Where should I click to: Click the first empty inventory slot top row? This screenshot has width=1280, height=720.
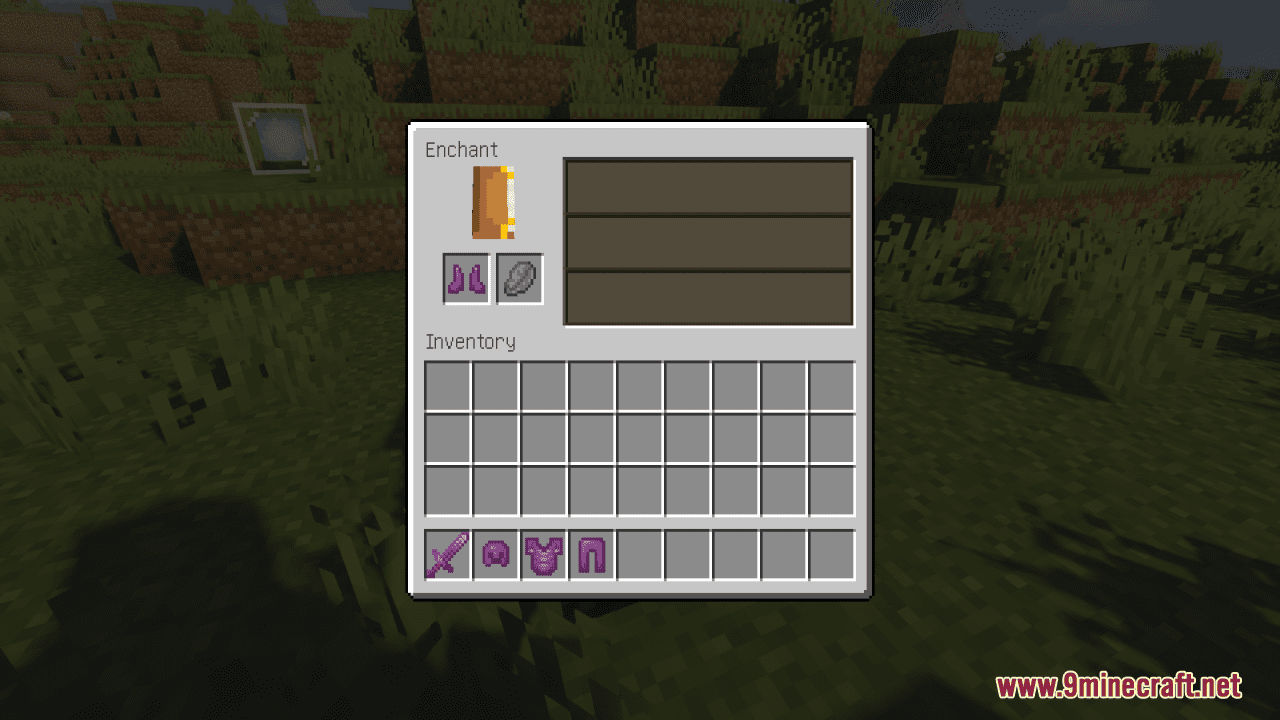446,386
